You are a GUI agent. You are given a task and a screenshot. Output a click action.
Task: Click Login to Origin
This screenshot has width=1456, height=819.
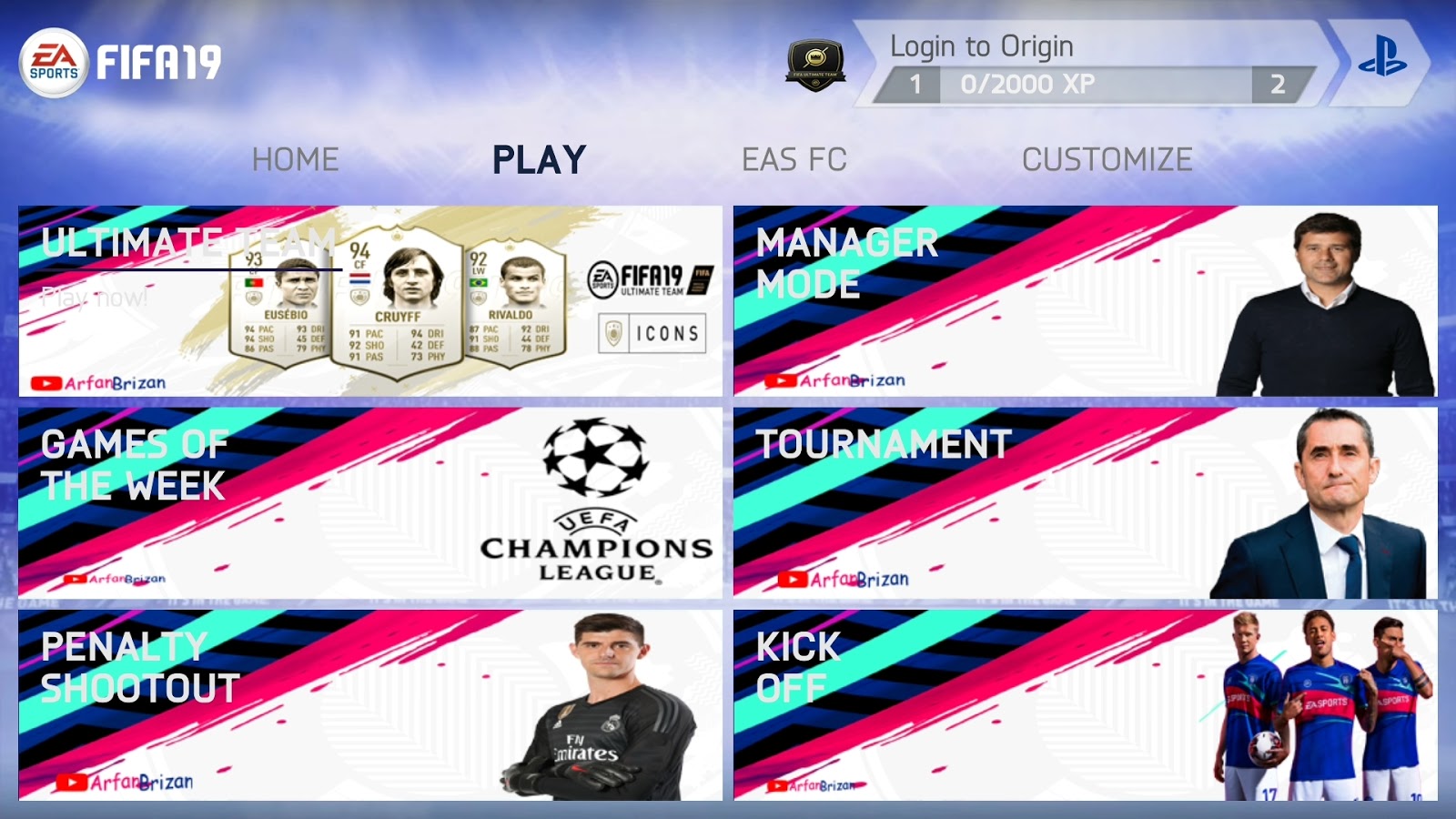(x=981, y=44)
